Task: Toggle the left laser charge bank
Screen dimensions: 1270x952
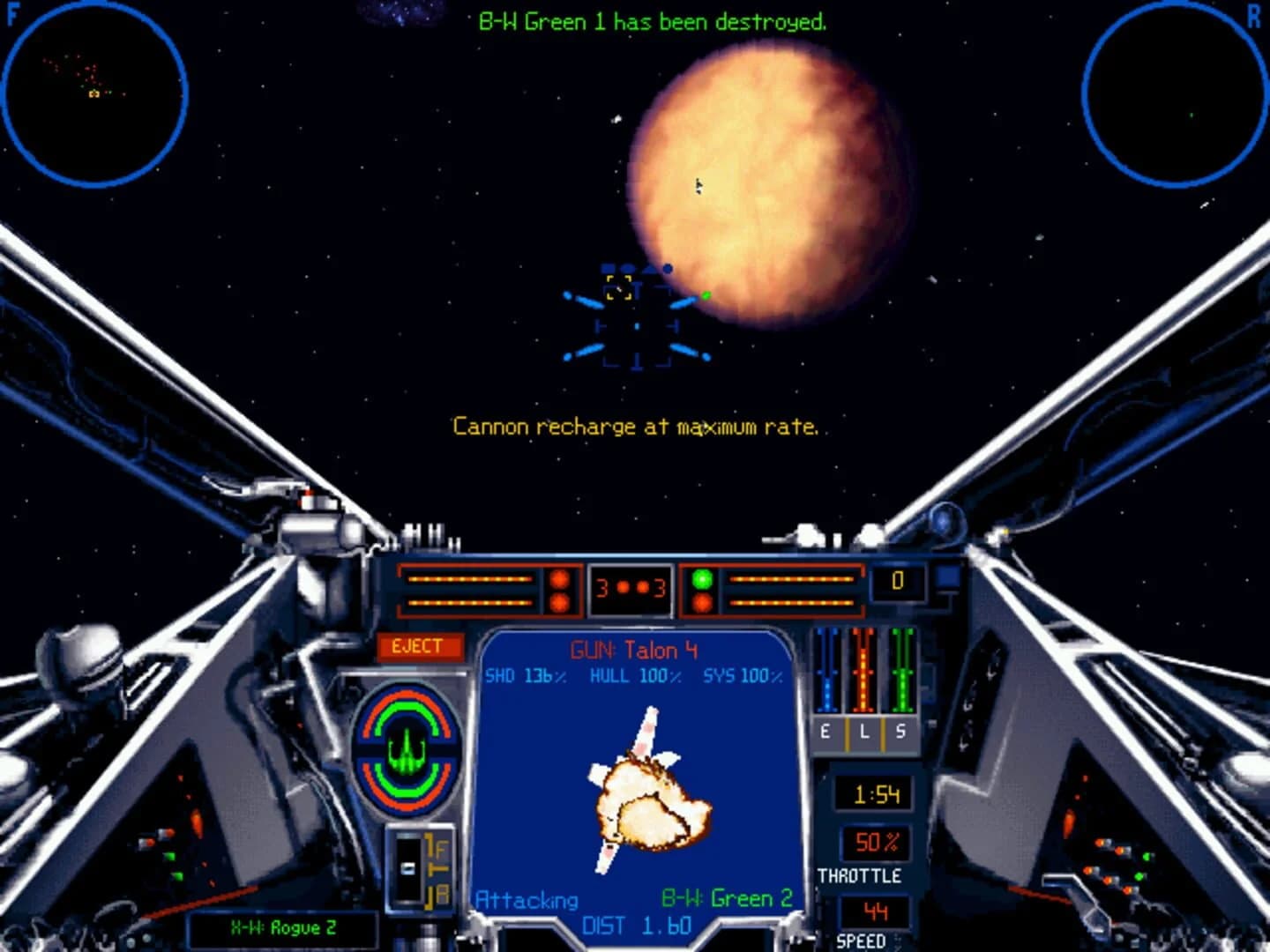Action: point(467,589)
